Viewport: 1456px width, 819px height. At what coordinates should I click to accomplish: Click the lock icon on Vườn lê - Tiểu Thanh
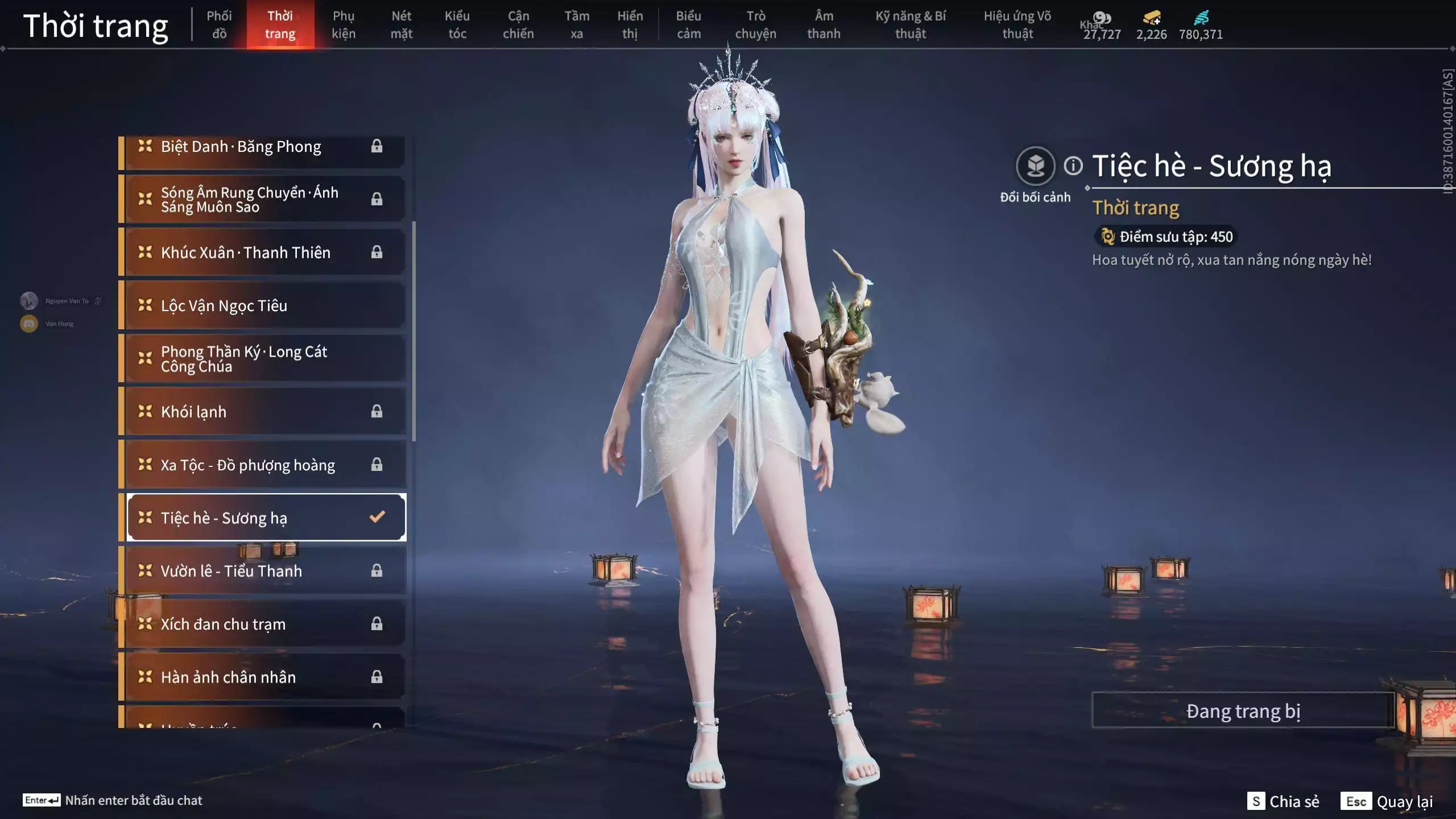(x=378, y=570)
